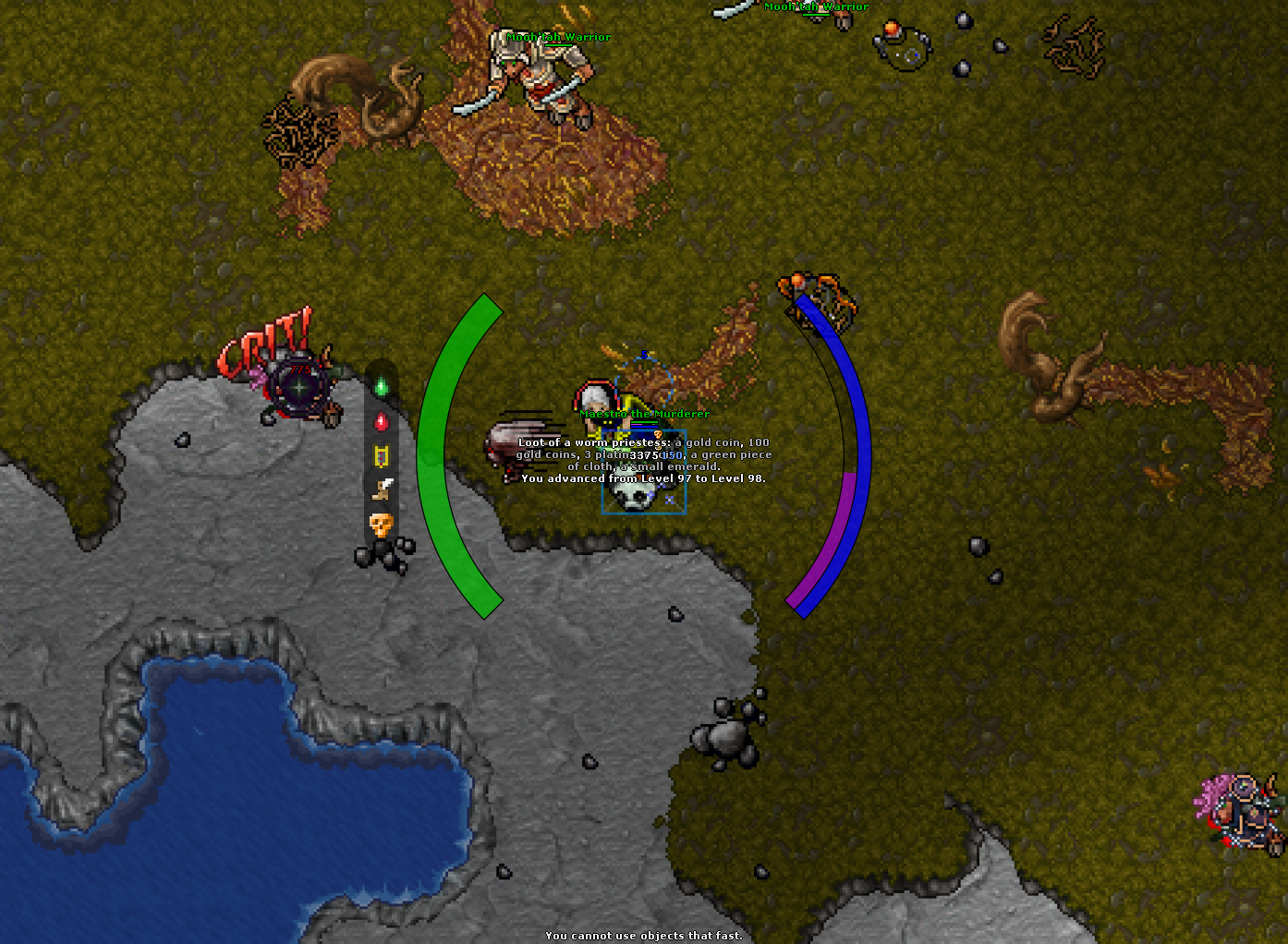This screenshot has width=1288, height=944.
Task: Pick up the dropped knife item
Action: pyautogui.click(x=383, y=485)
